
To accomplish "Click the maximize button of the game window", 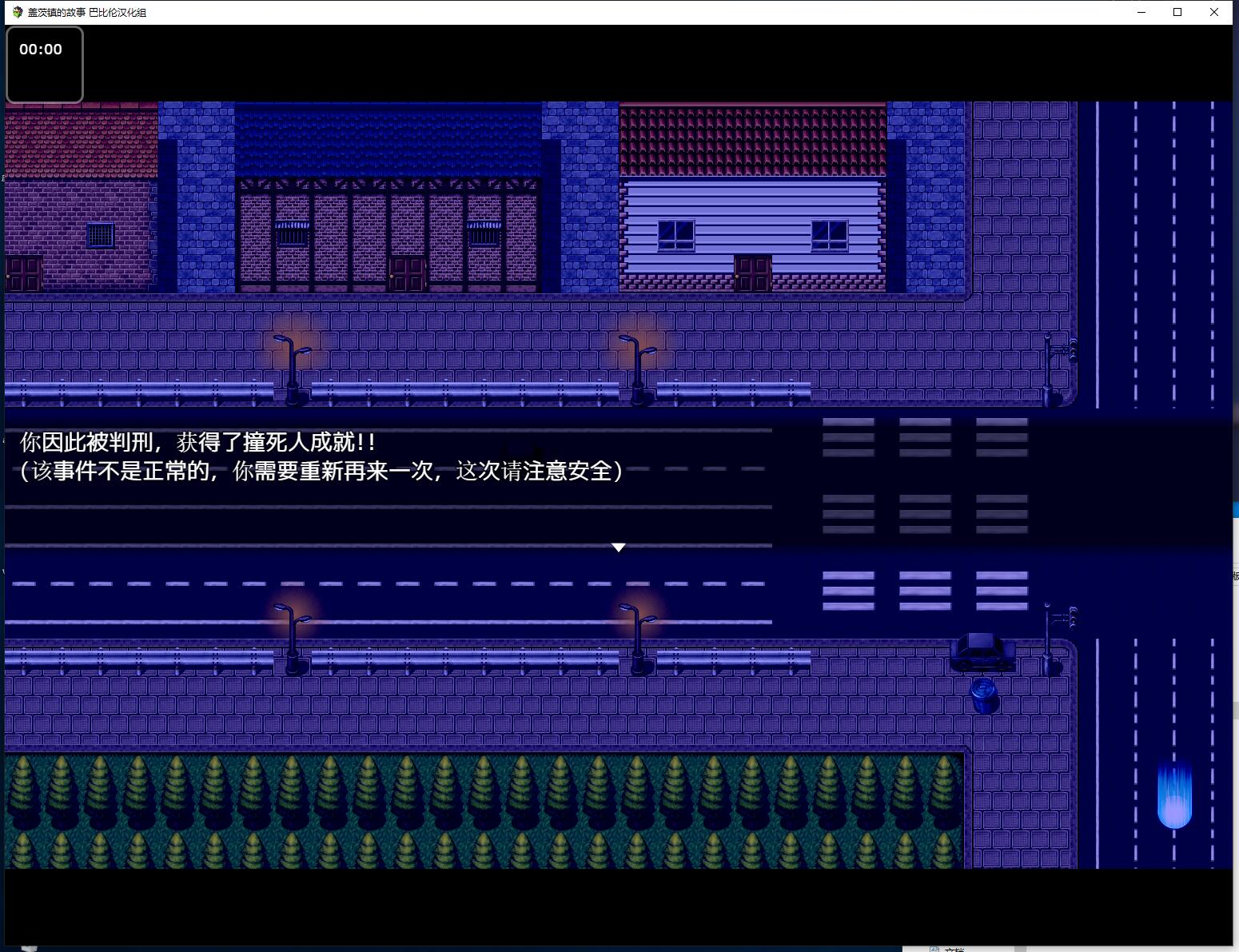I will tap(1177, 12).
